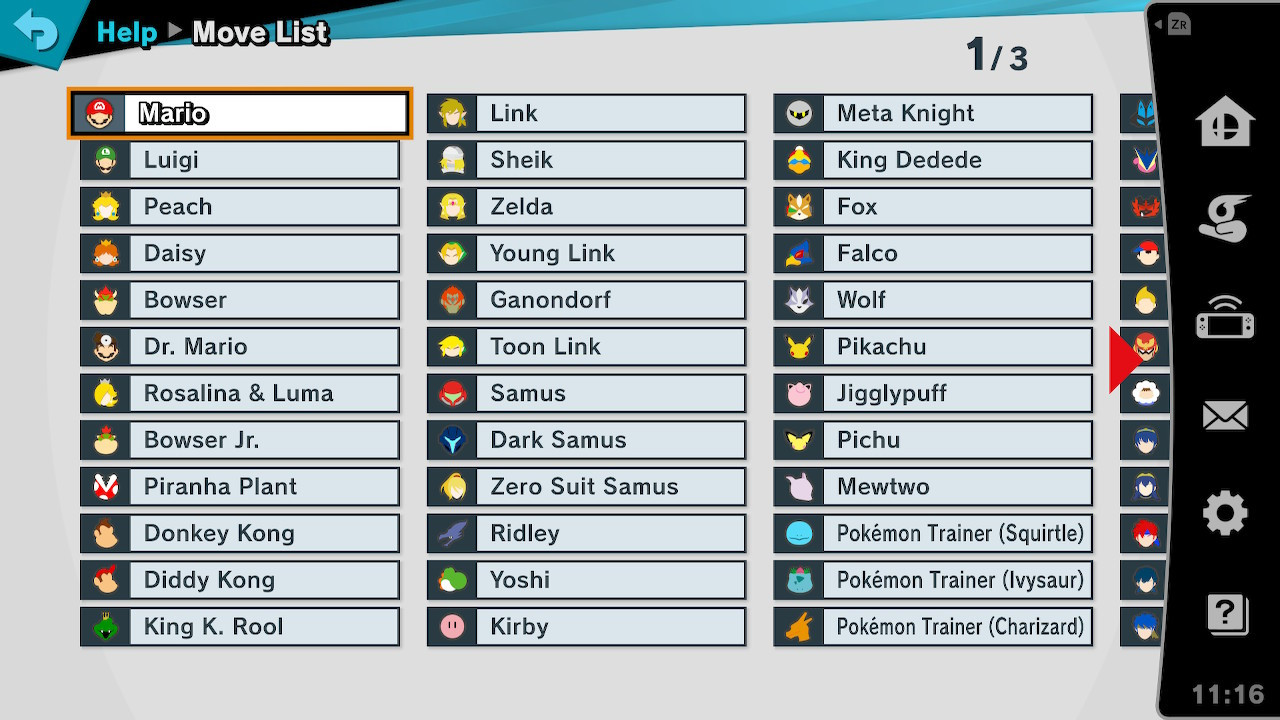Screen dimensions: 1280x720
Task: Click the Captain Falcon portrait beside the red arrow
Action: (x=1144, y=346)
